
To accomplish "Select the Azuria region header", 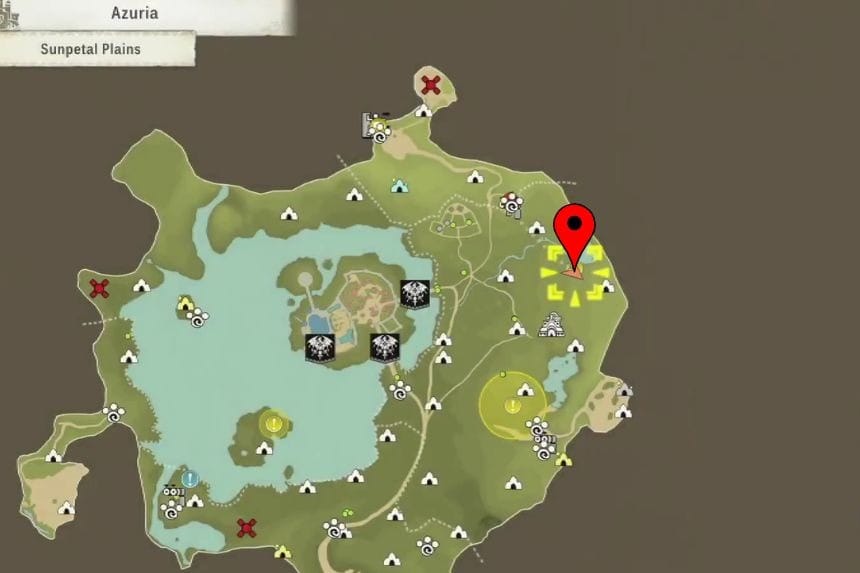I will pyautogui.click(x=140, y=15).
